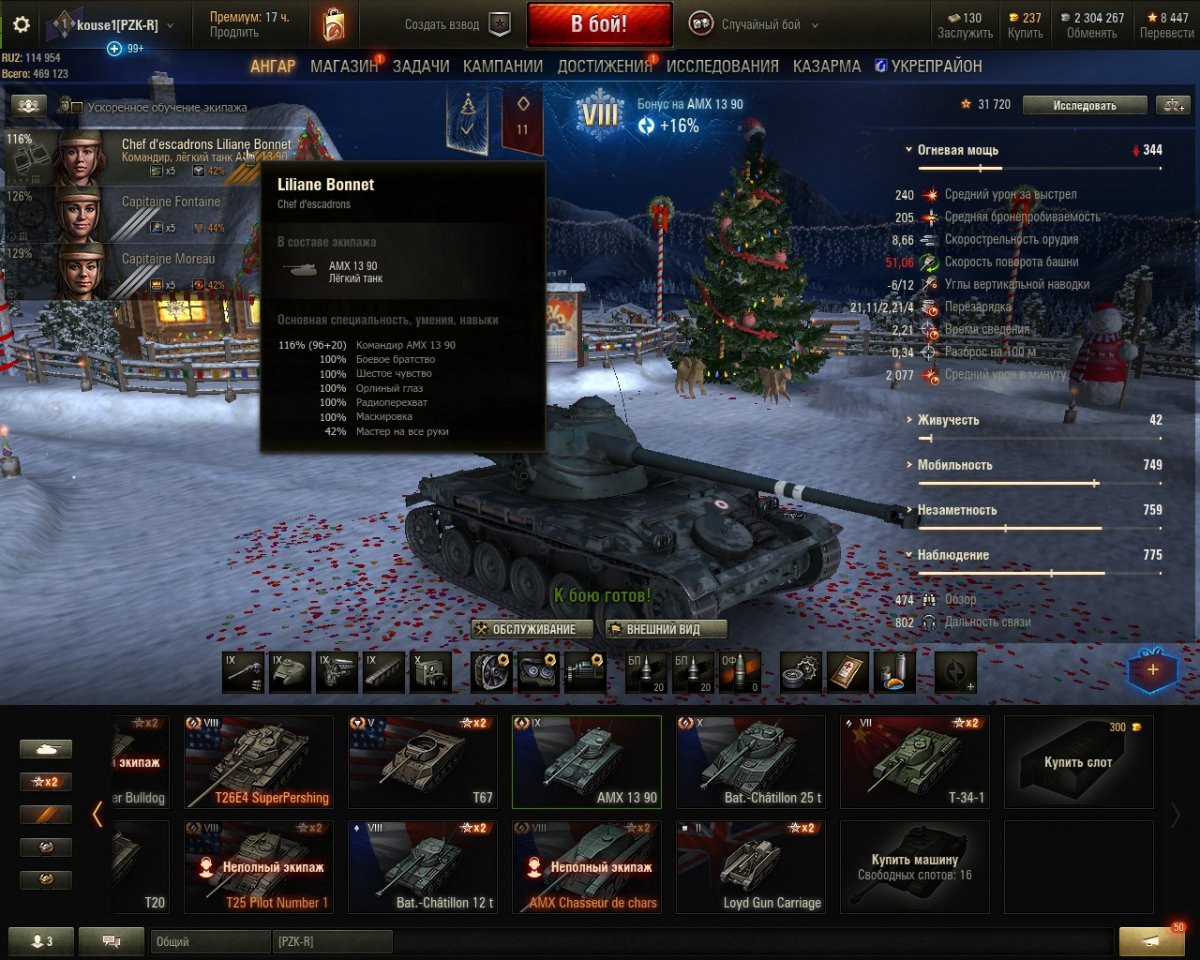
Task: Show the ДОСТИЖЕНИЯ tab
Action: 604,66
